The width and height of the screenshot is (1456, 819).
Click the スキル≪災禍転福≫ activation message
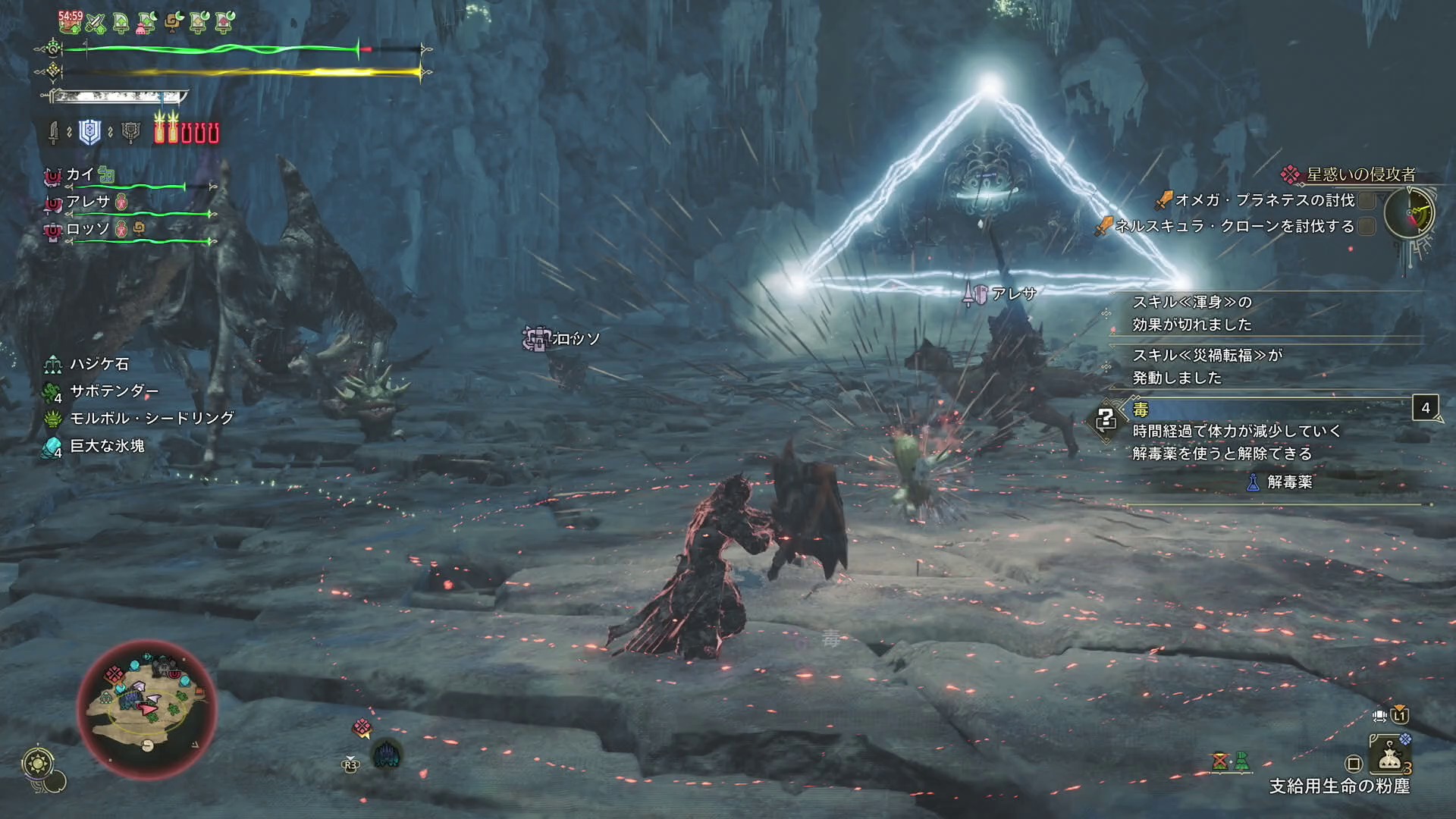click(1206, 366)
